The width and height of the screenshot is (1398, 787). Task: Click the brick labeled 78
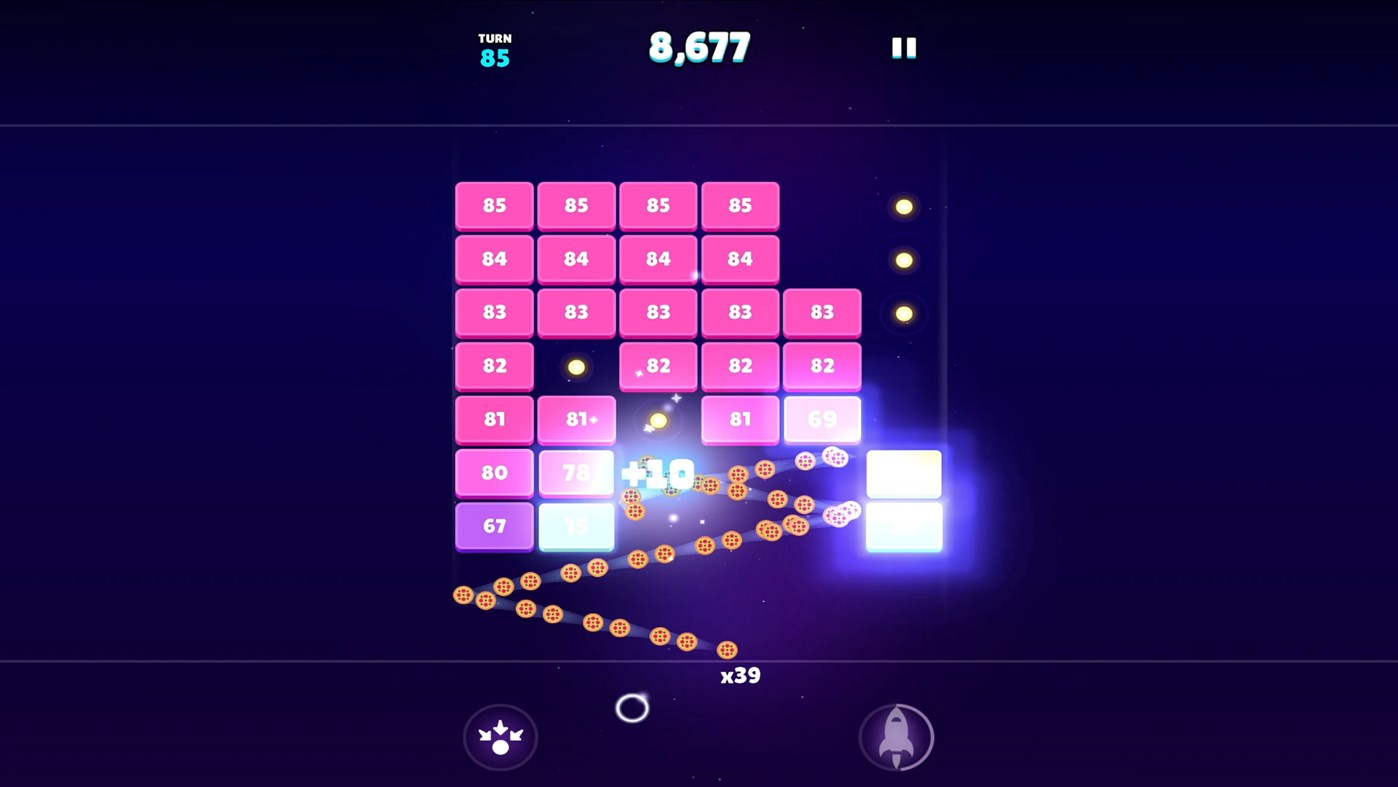(x=576, y=472)
